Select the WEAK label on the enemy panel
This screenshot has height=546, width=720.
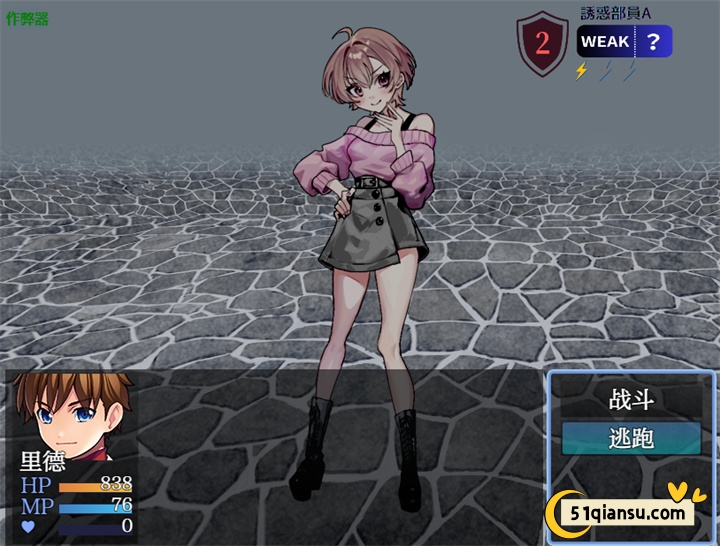click(605, 42)
